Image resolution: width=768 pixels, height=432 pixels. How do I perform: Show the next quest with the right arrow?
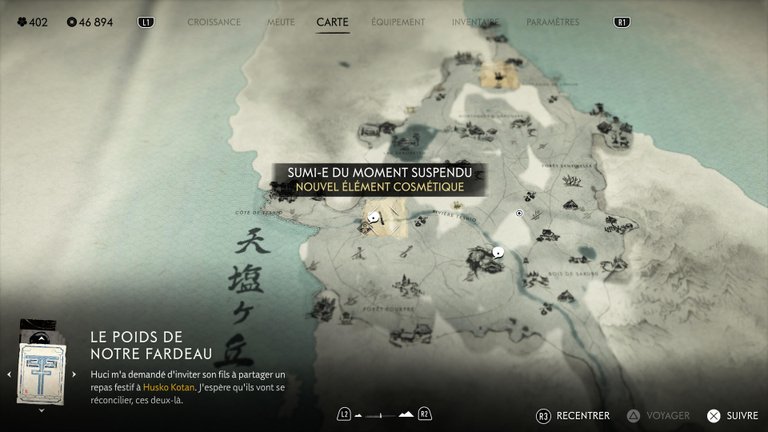pyautogui.click(x=73, y=374)
